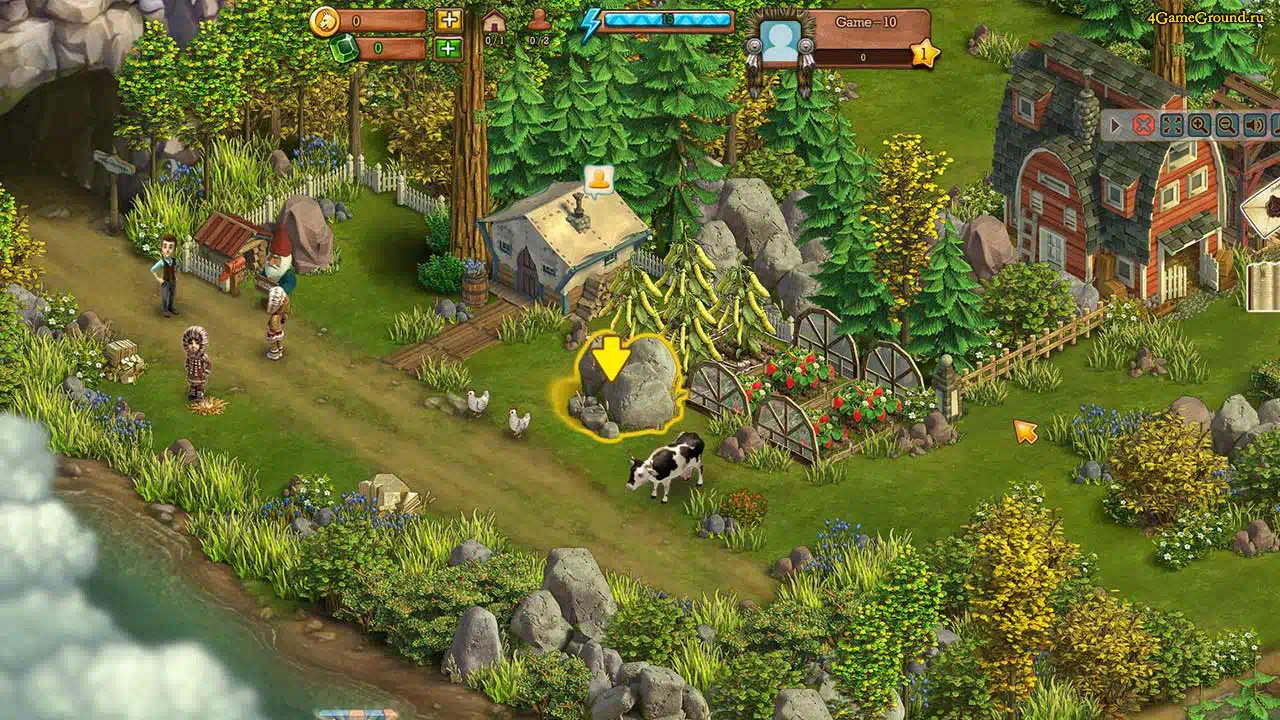This screenshot has height=720, width=1280.
Task: Add more gold coins with yellow plus
Action: click(x=449, y=20)
